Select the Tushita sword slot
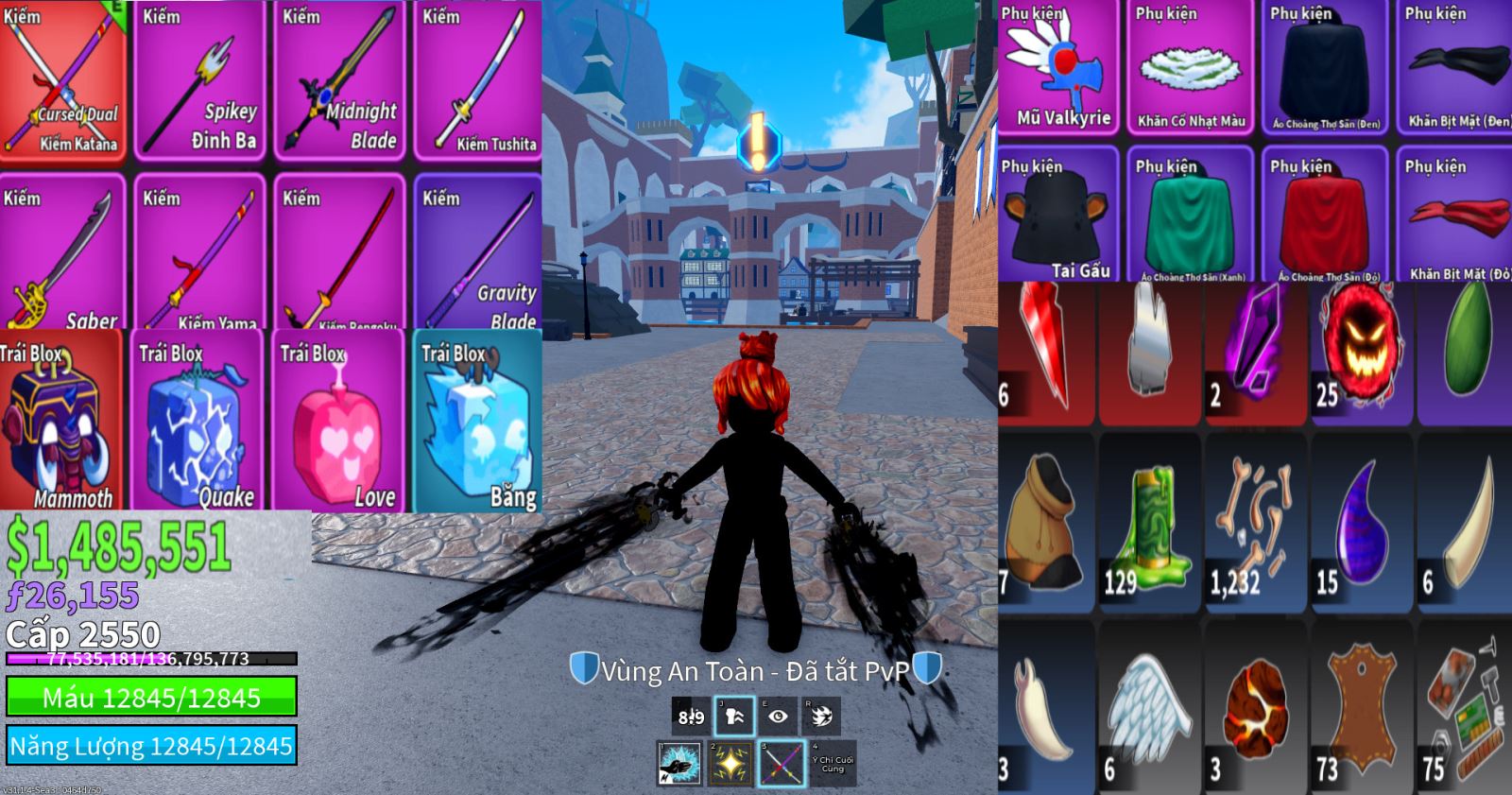 [x=478, y=80]
